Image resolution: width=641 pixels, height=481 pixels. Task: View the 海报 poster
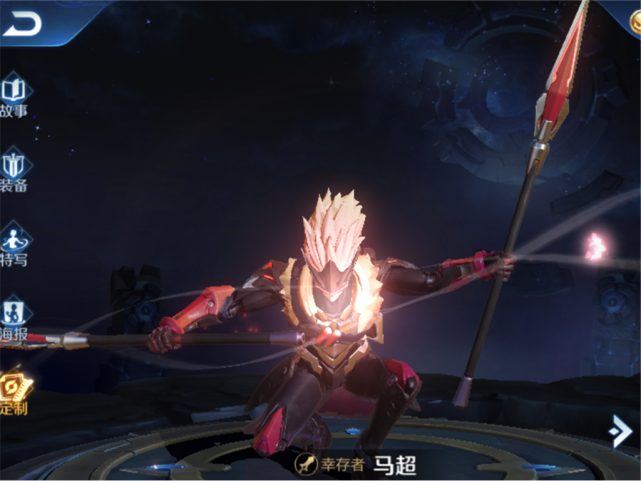(14, 319)
